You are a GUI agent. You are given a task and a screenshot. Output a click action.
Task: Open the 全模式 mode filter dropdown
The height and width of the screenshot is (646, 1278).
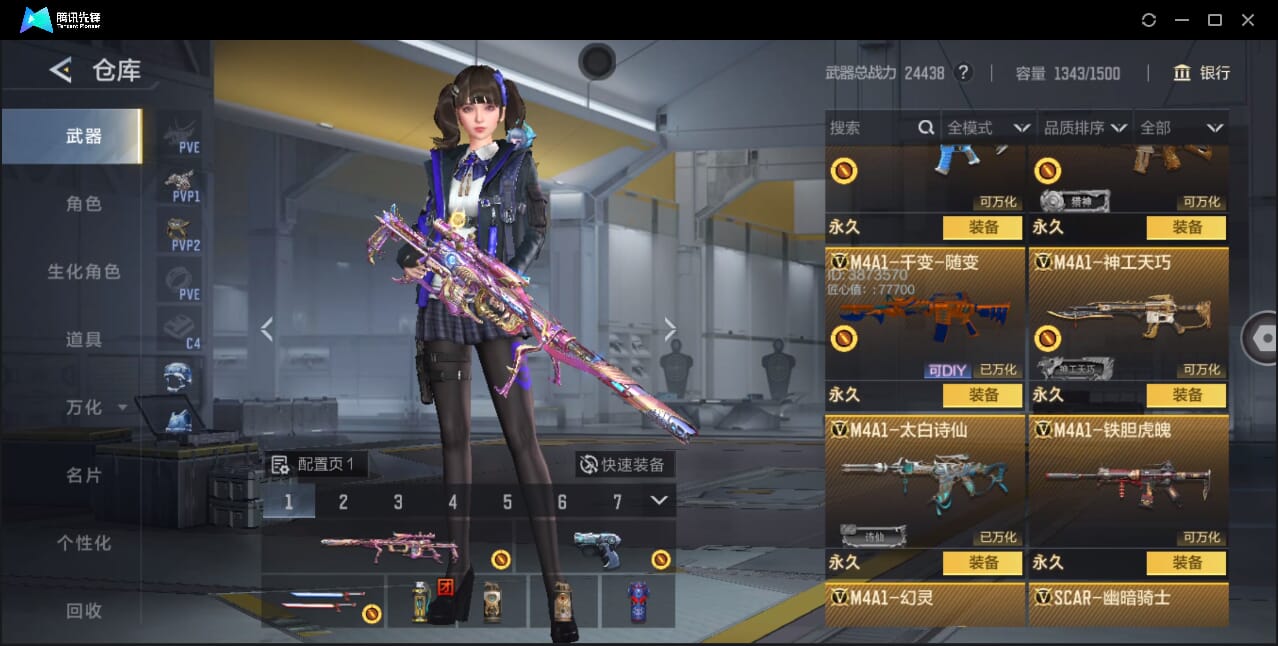988,128
